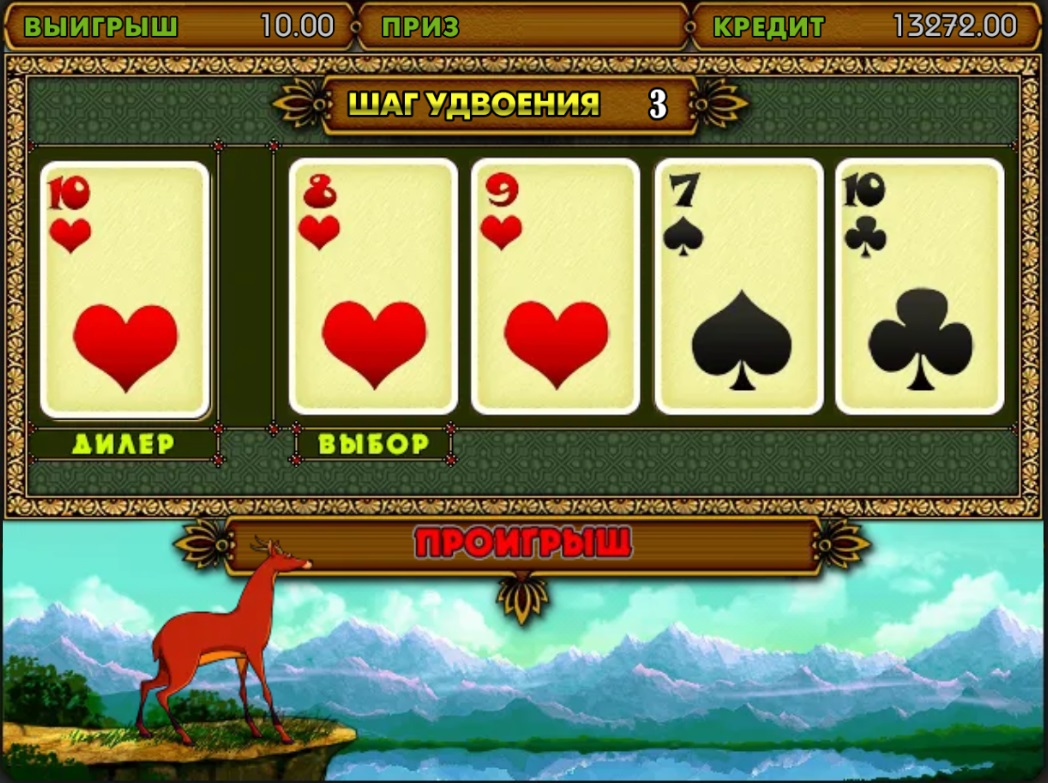This screenshot has height=783, width=1048.
Task: Click the dealer's 10 of hearts card
Action: [125, 289]
